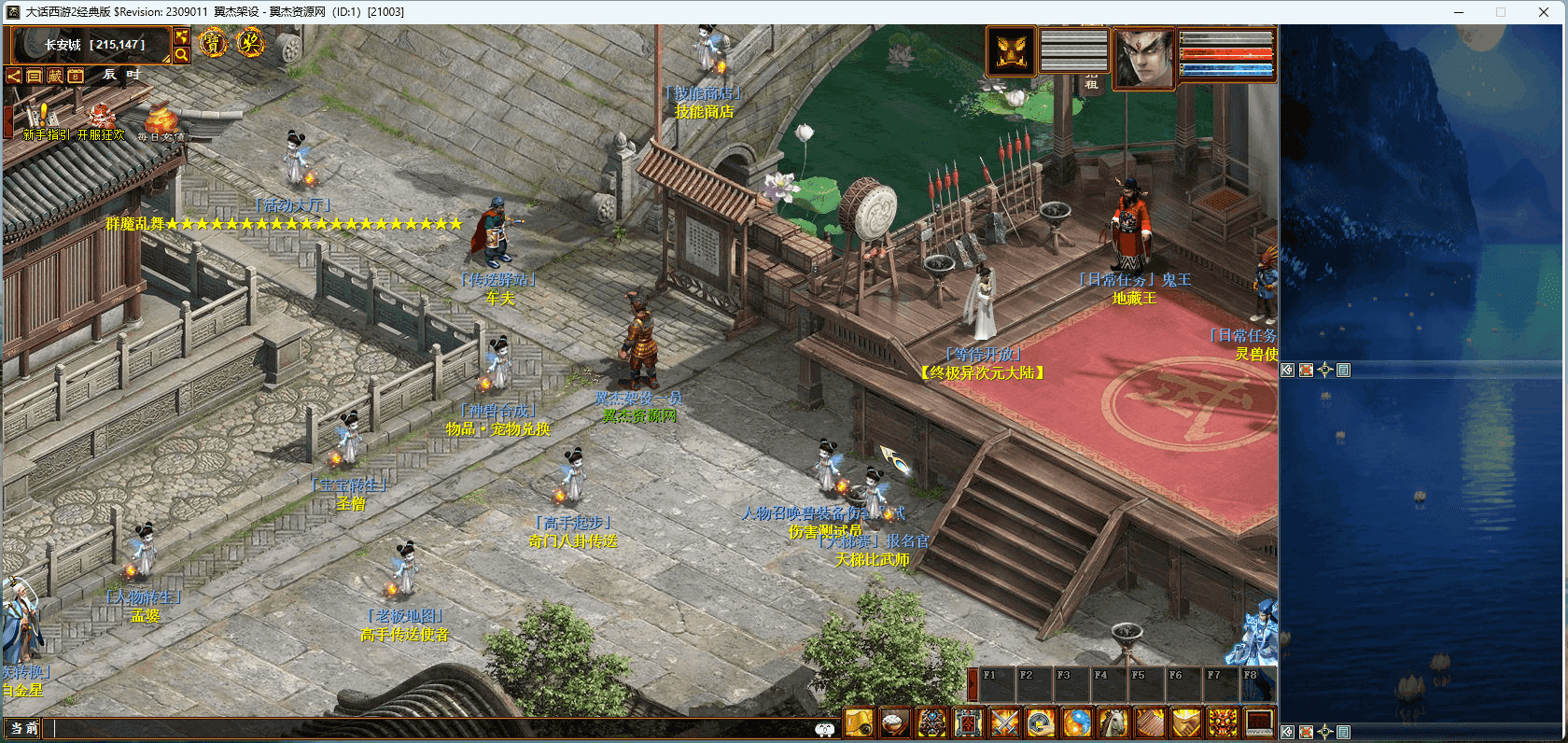This screenshot has height=743, width=1568.
Task: Click the pet portrait slot
Action: point(1012,50)
